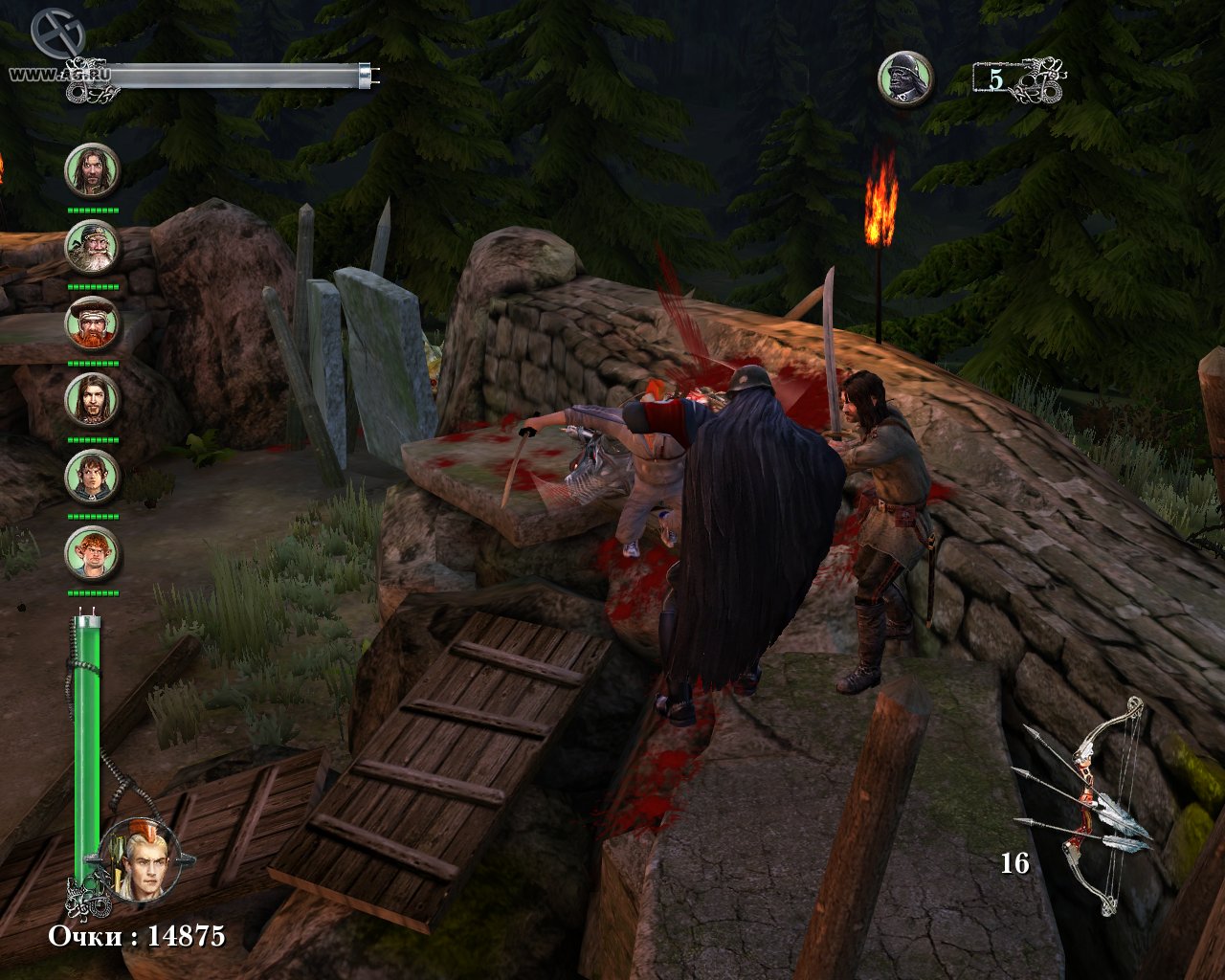Choose the curly red-haired hobbit portrait
This screenshot has width=1225, height=980.
point(92,552)
